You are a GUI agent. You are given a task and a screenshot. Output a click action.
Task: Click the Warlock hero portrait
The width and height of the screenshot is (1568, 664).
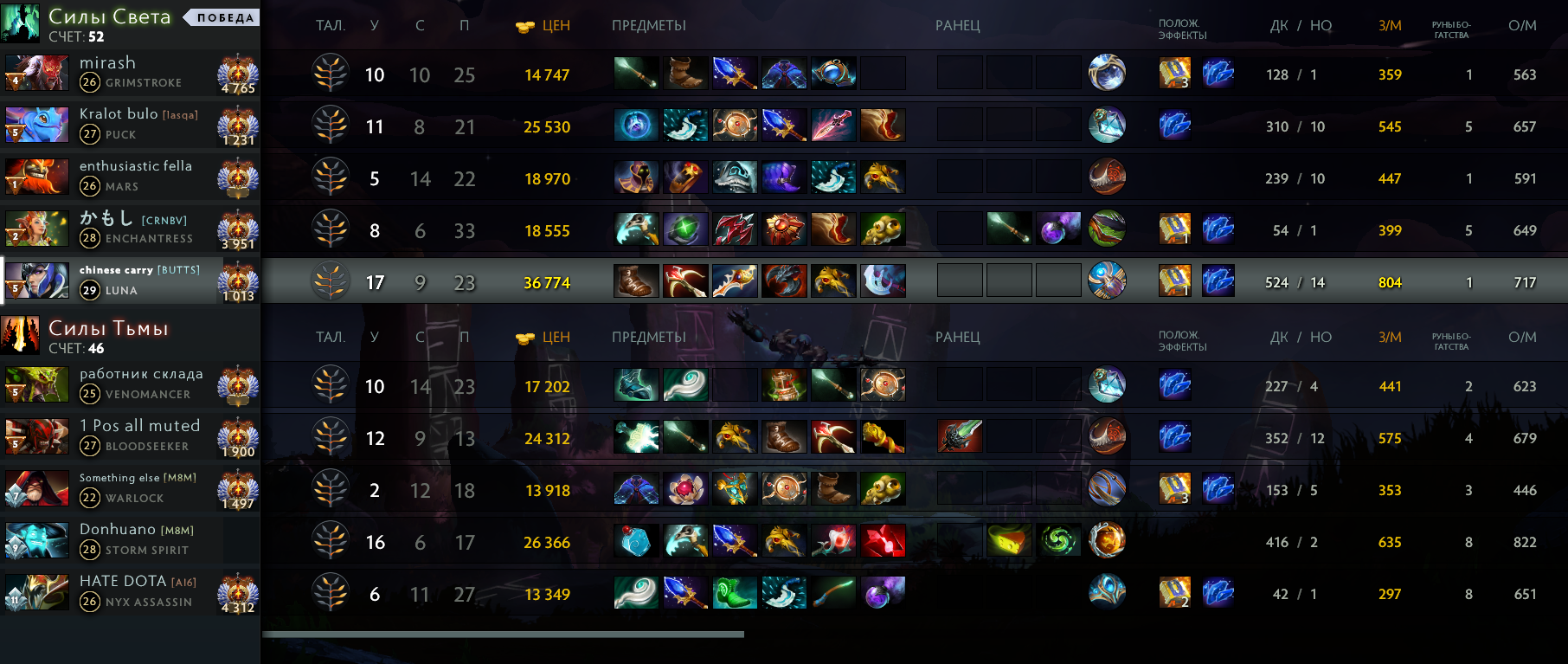tap(36, 489)
